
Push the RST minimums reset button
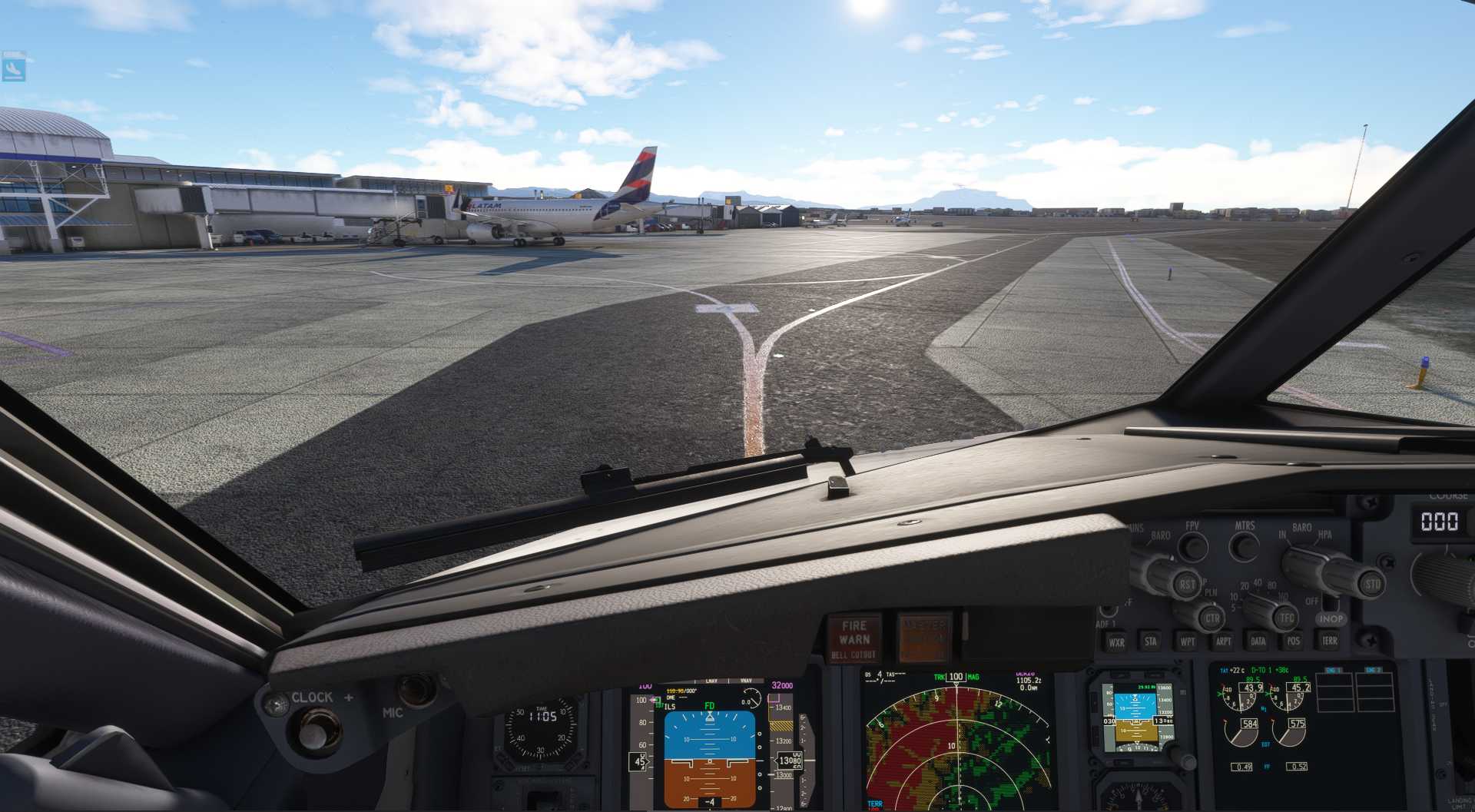point(1188,585)
